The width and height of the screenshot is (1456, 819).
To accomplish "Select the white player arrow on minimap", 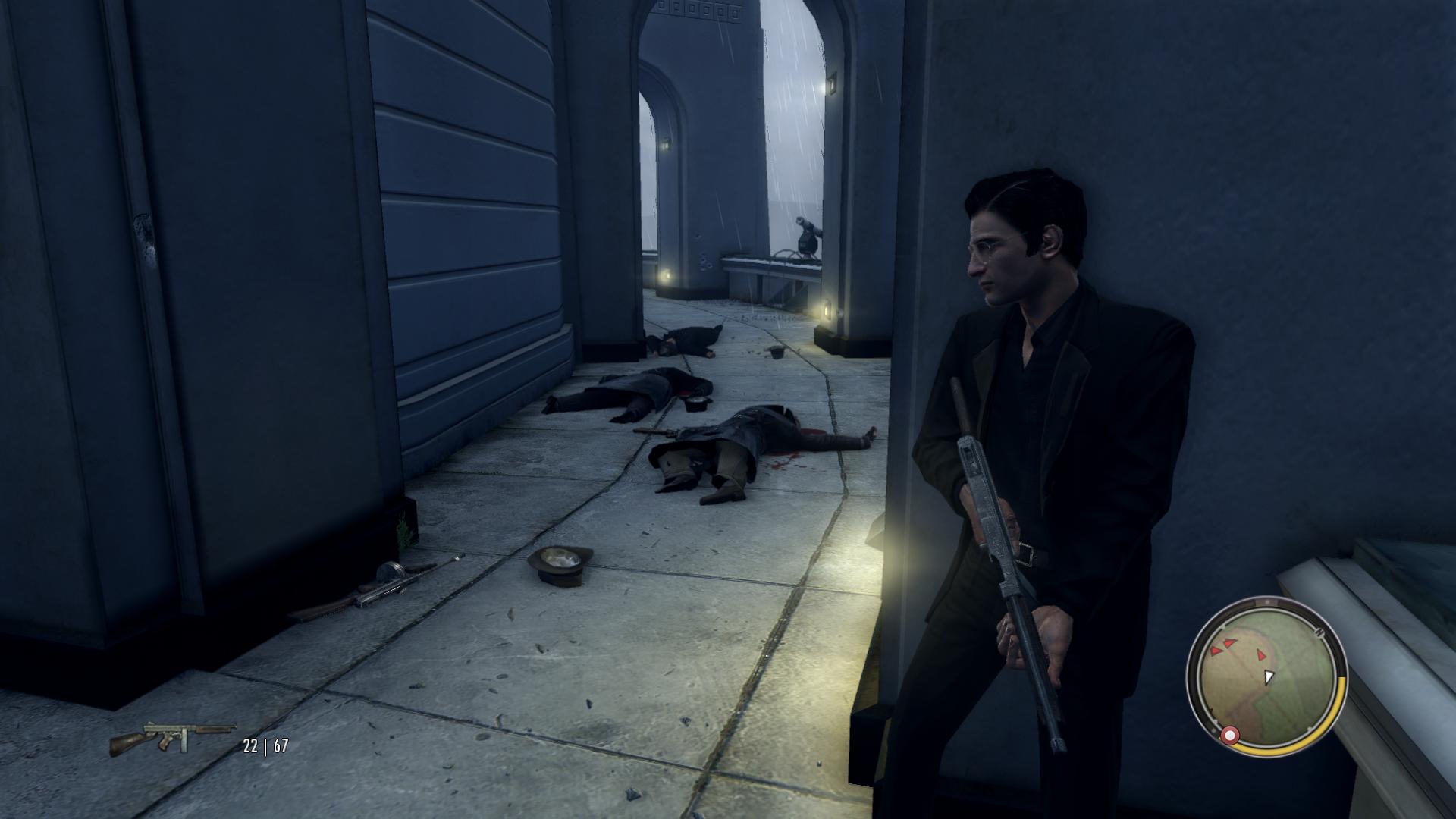I will tap(1269, 676).
